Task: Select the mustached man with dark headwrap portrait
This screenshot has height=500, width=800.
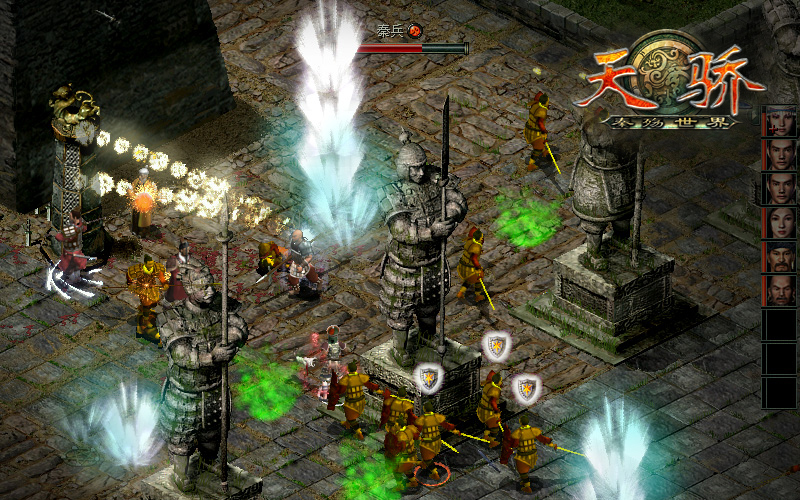Action: click(x=779, y=257)
